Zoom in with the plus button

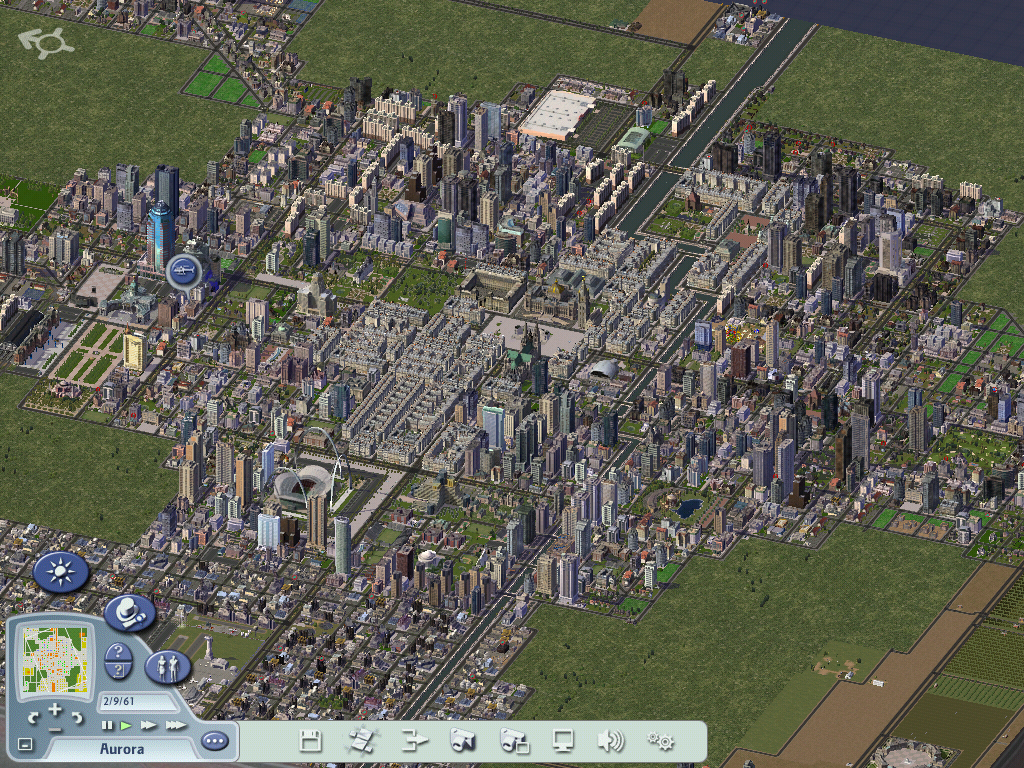pos(55,711)
